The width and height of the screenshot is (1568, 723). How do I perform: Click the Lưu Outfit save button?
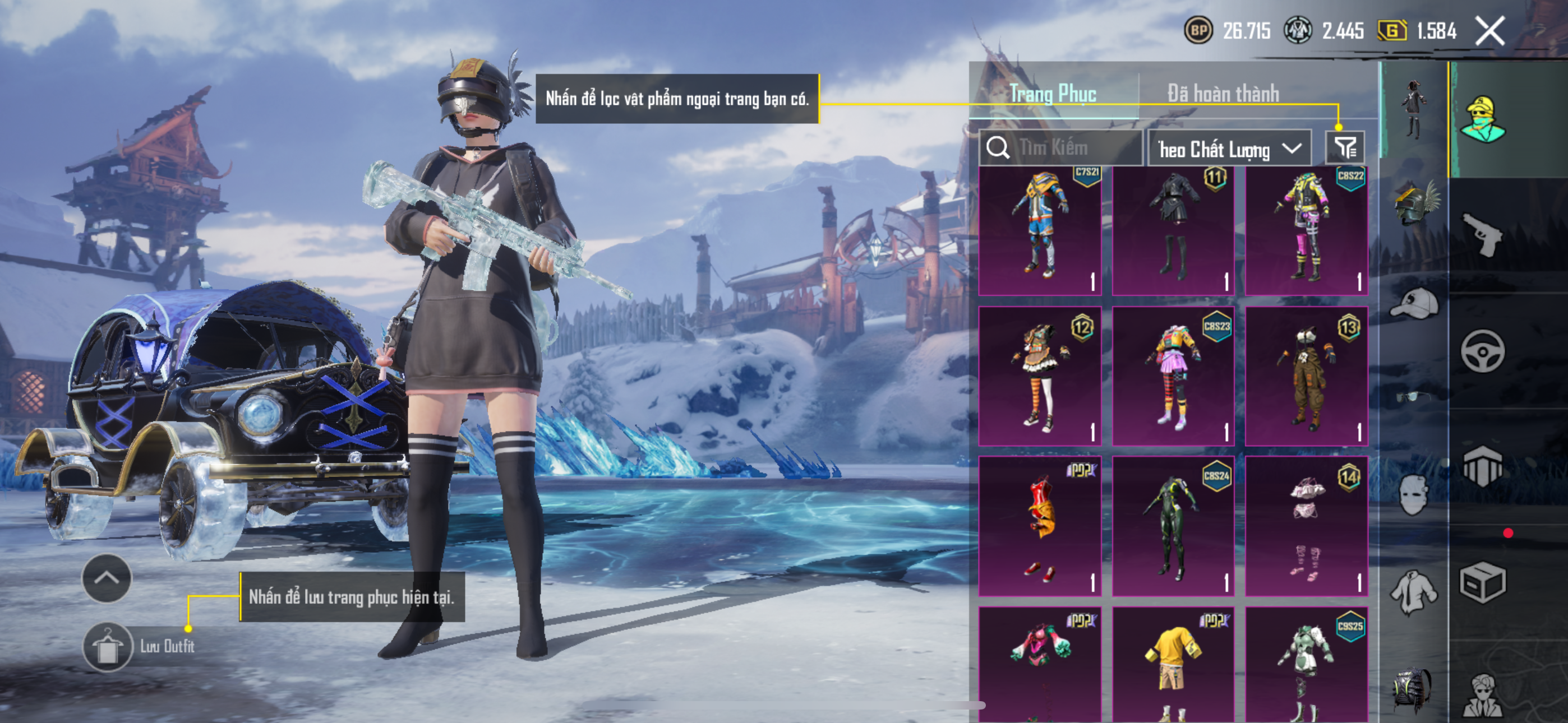(108, 647)
